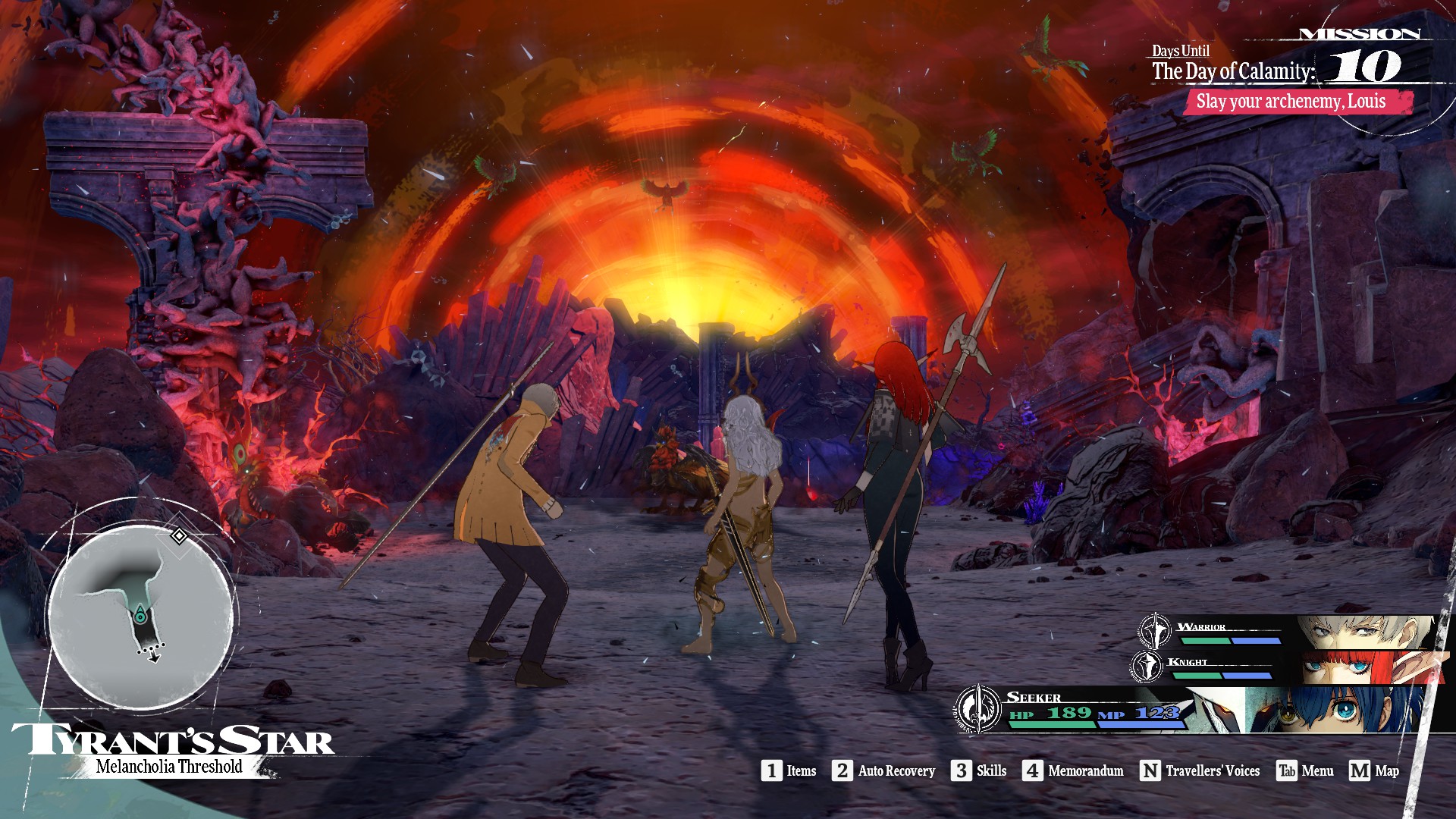Show Travellers' Voices

[1200, 771]
